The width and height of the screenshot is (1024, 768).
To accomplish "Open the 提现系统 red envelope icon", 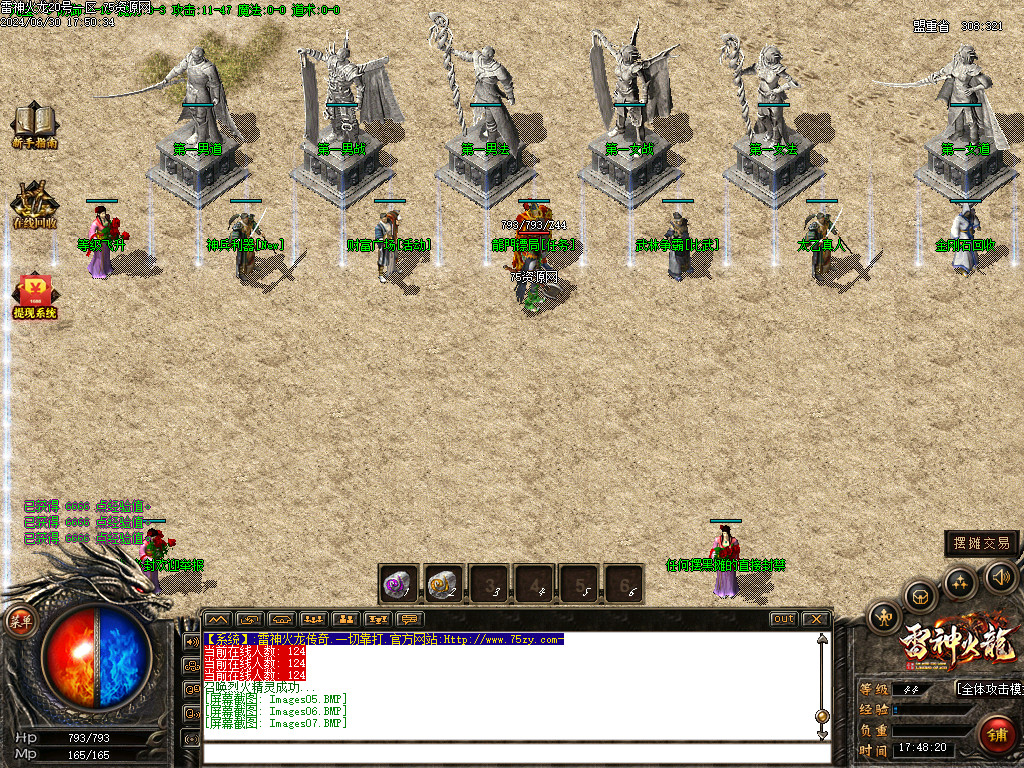I will click(34, 292).
